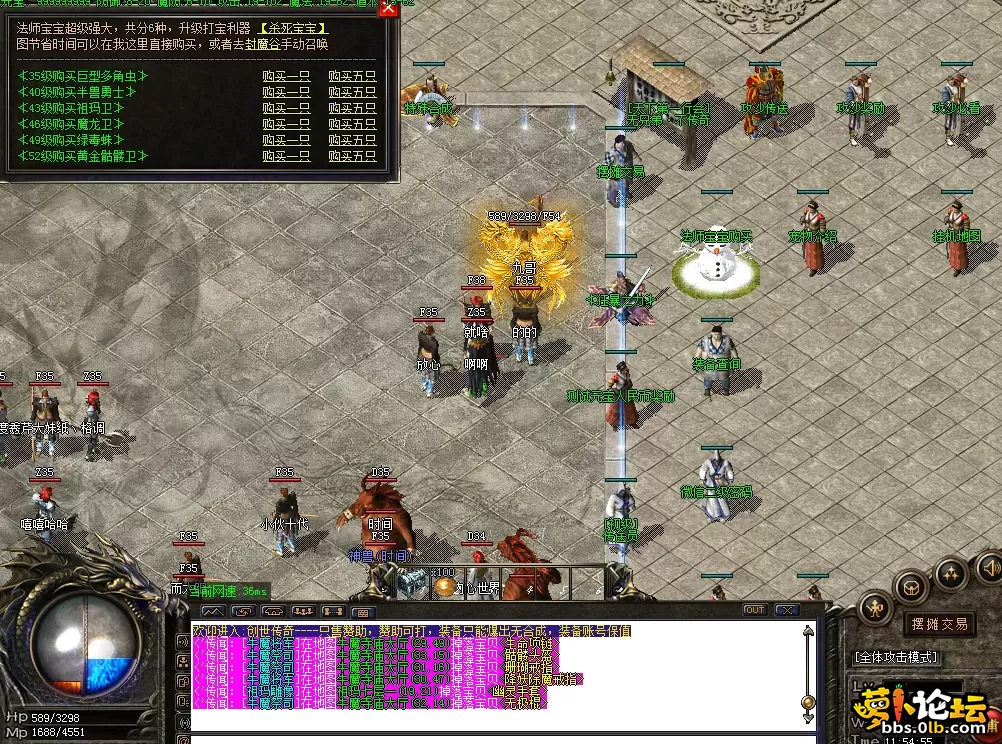Buy five level 35 巨型多角虫

(x=352, y=76)
